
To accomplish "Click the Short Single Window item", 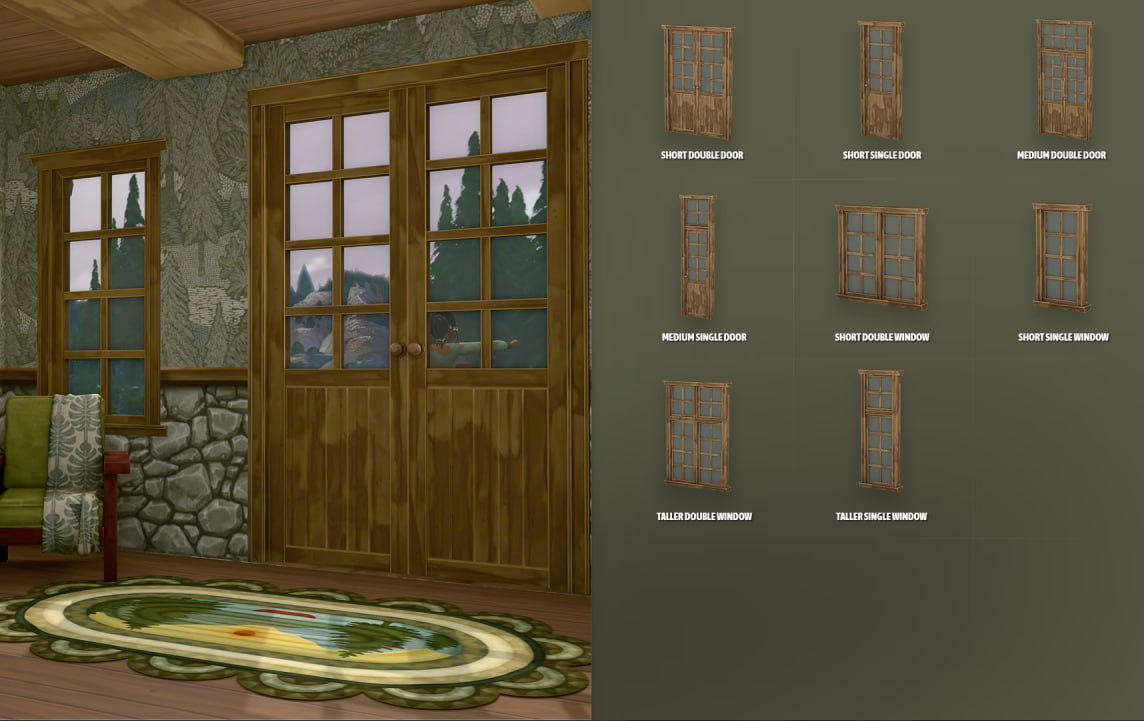I will [x=1062, y=257].
